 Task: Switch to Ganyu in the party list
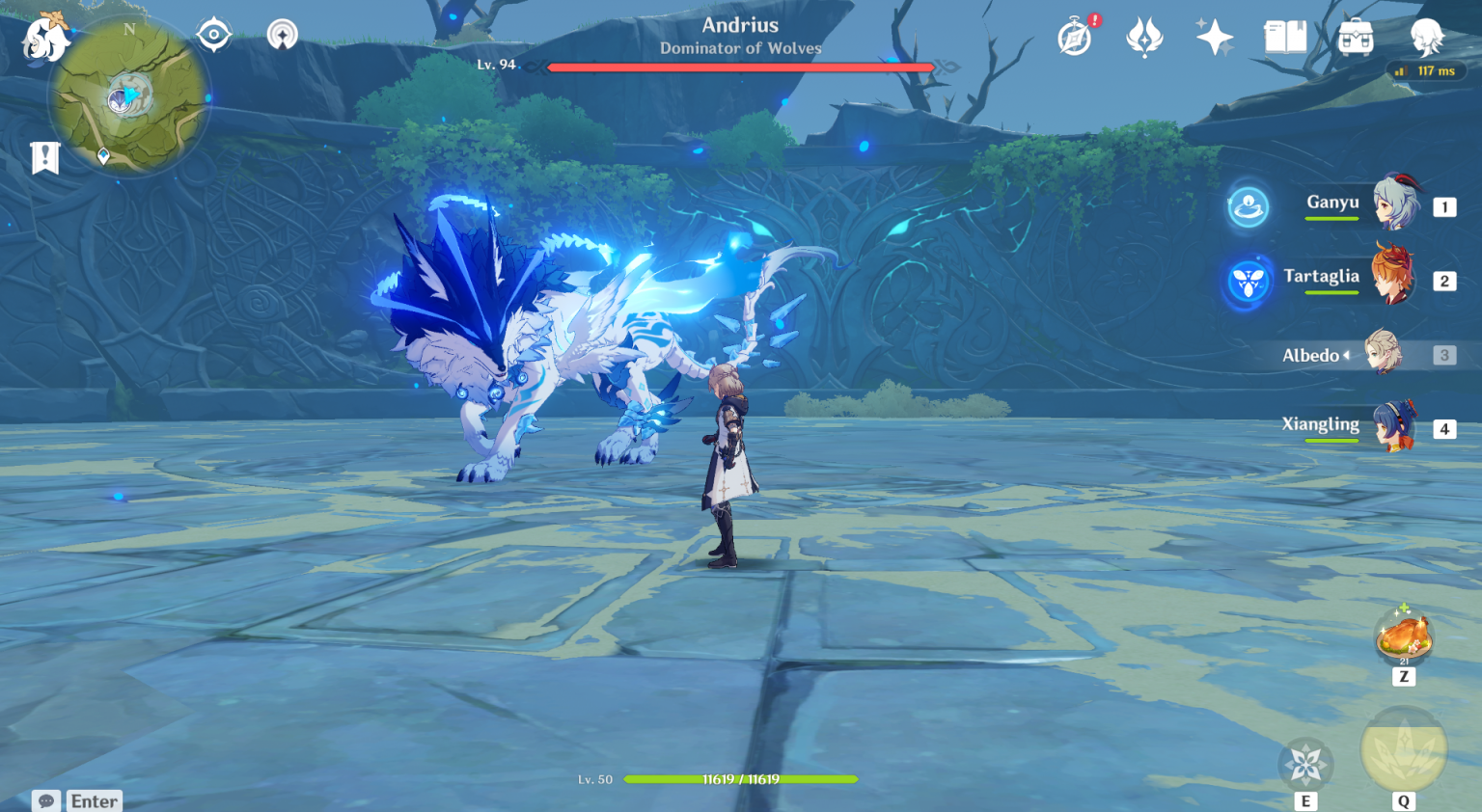(1397, 205)
